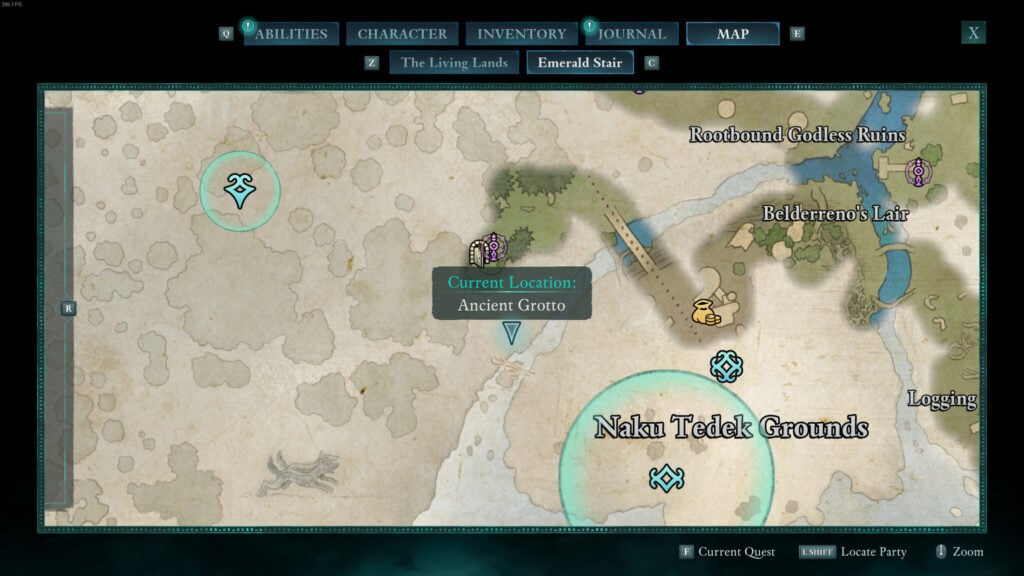Image resolution: width=1024 pixels, height=576 pixels.
Task: Select the Naku Tedek Grounds quest marker
Action: 666,479
